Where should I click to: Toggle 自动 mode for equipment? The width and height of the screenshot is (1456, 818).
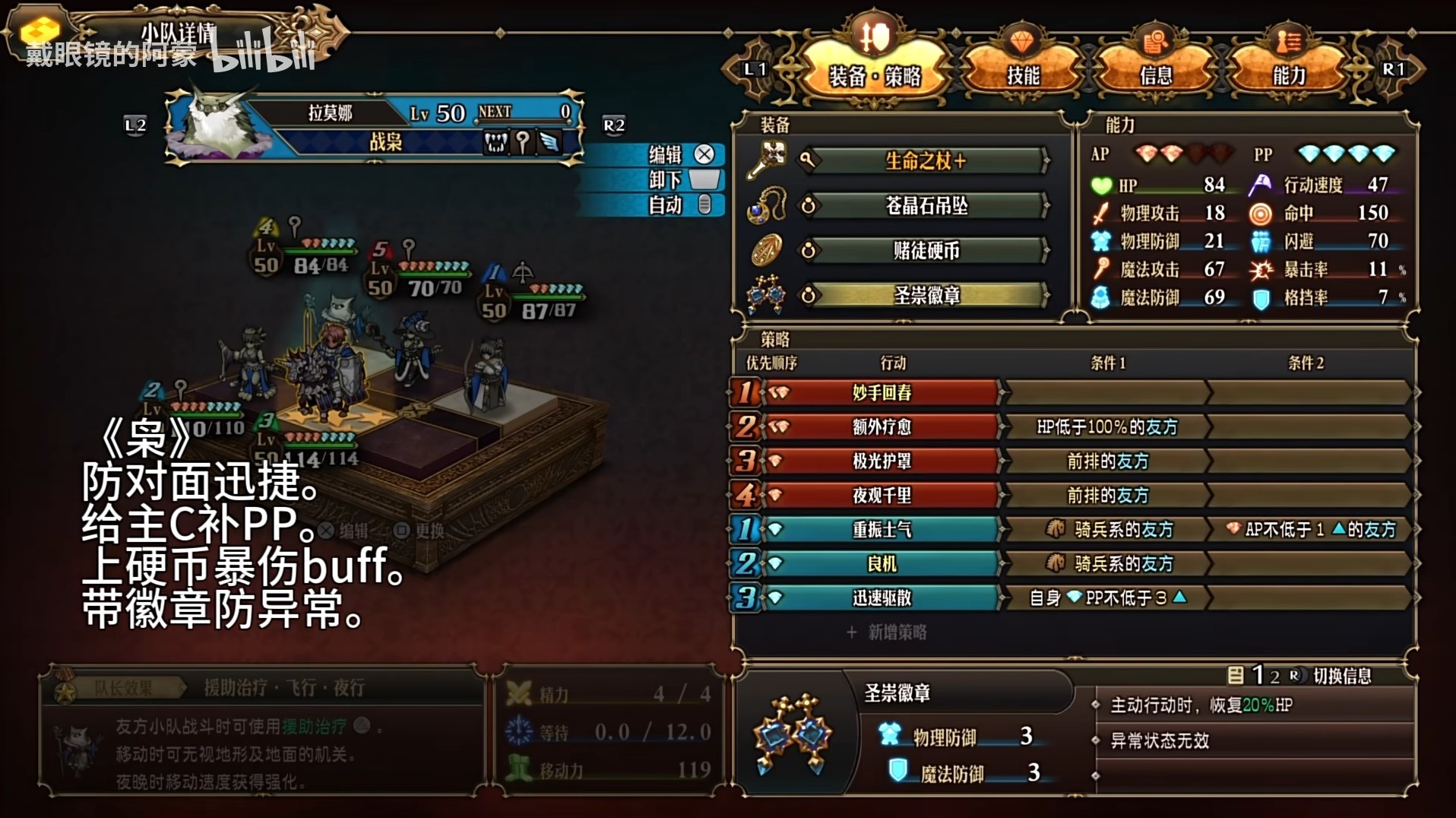tap(667, 205)
